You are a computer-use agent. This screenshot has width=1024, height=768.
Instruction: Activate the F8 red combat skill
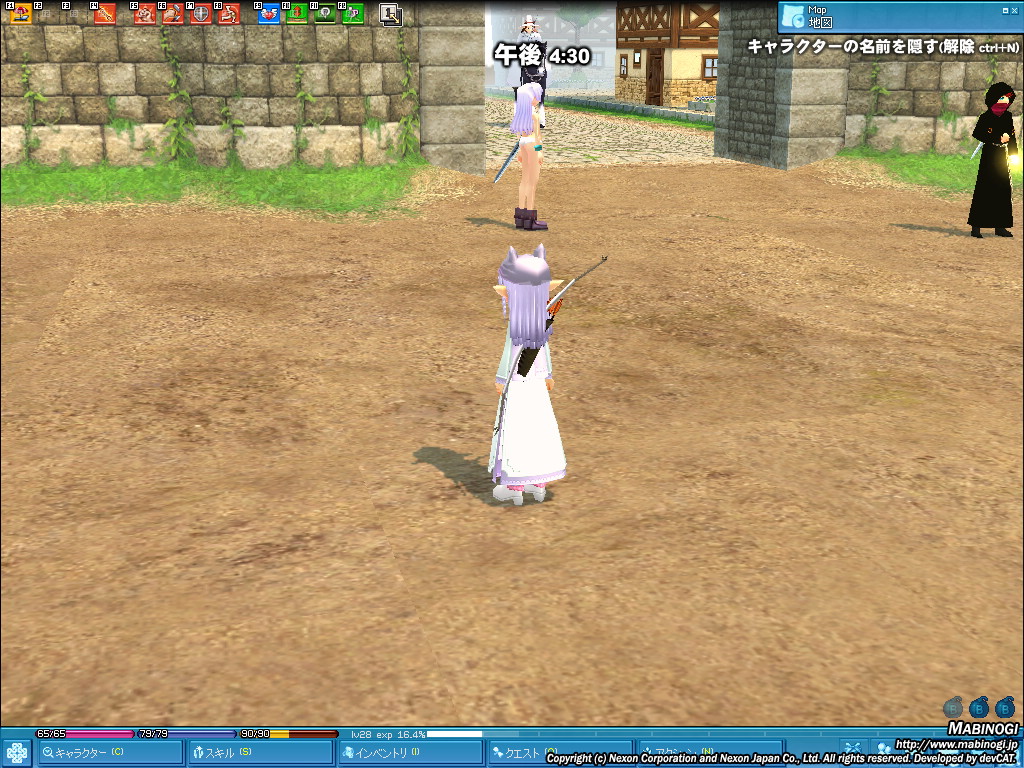tap(228, 14)
